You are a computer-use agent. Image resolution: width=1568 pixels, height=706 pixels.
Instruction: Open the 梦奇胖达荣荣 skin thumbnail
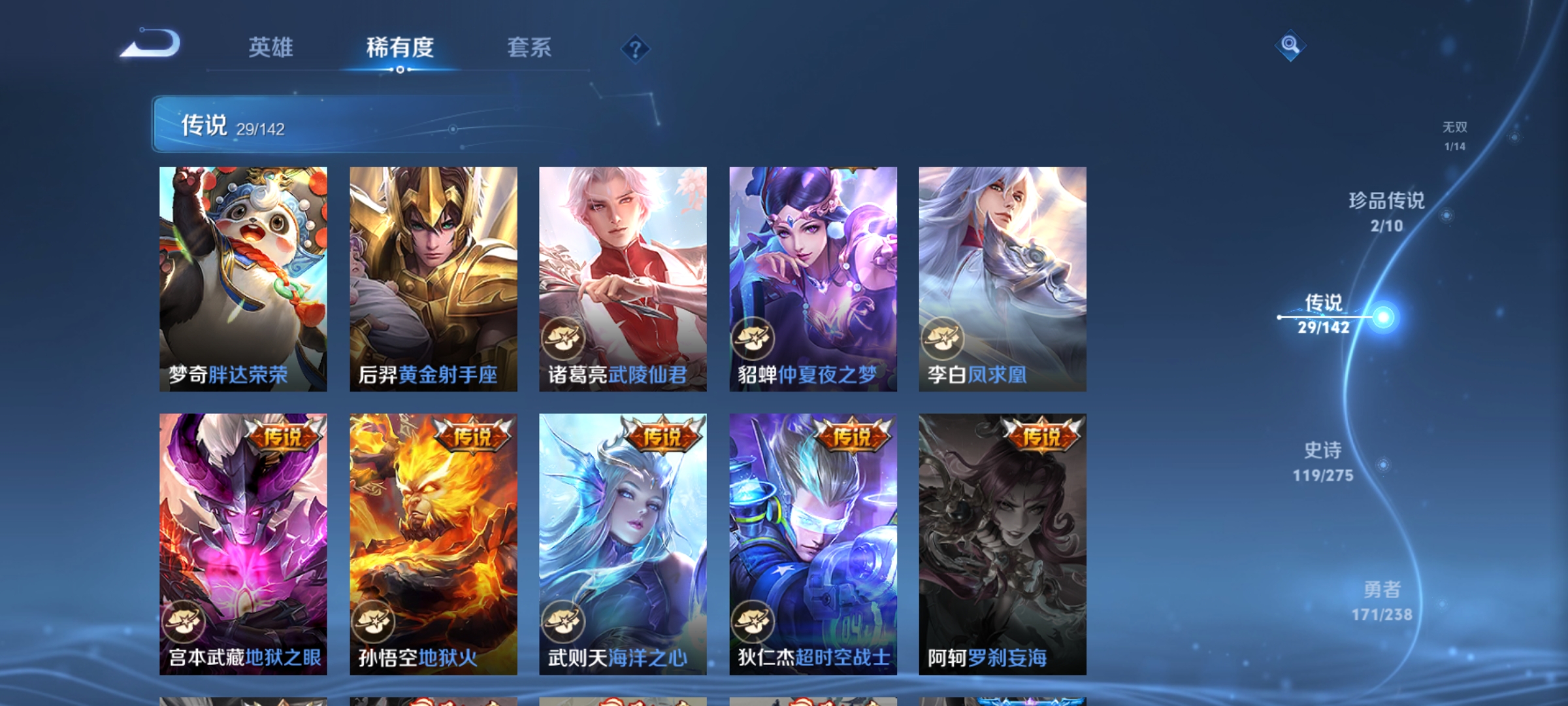coord(244,275)
